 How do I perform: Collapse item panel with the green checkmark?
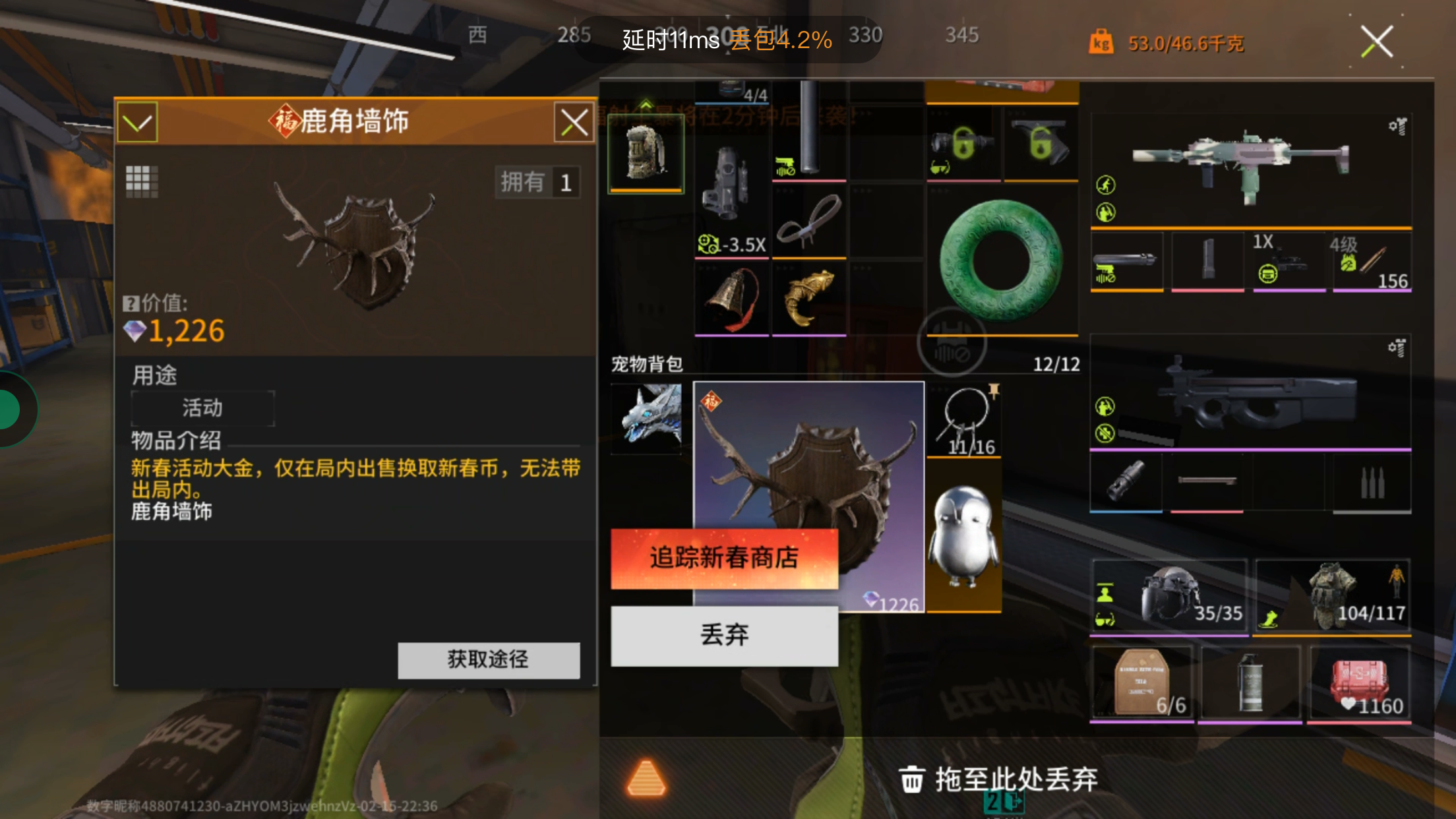coord(137,123)
